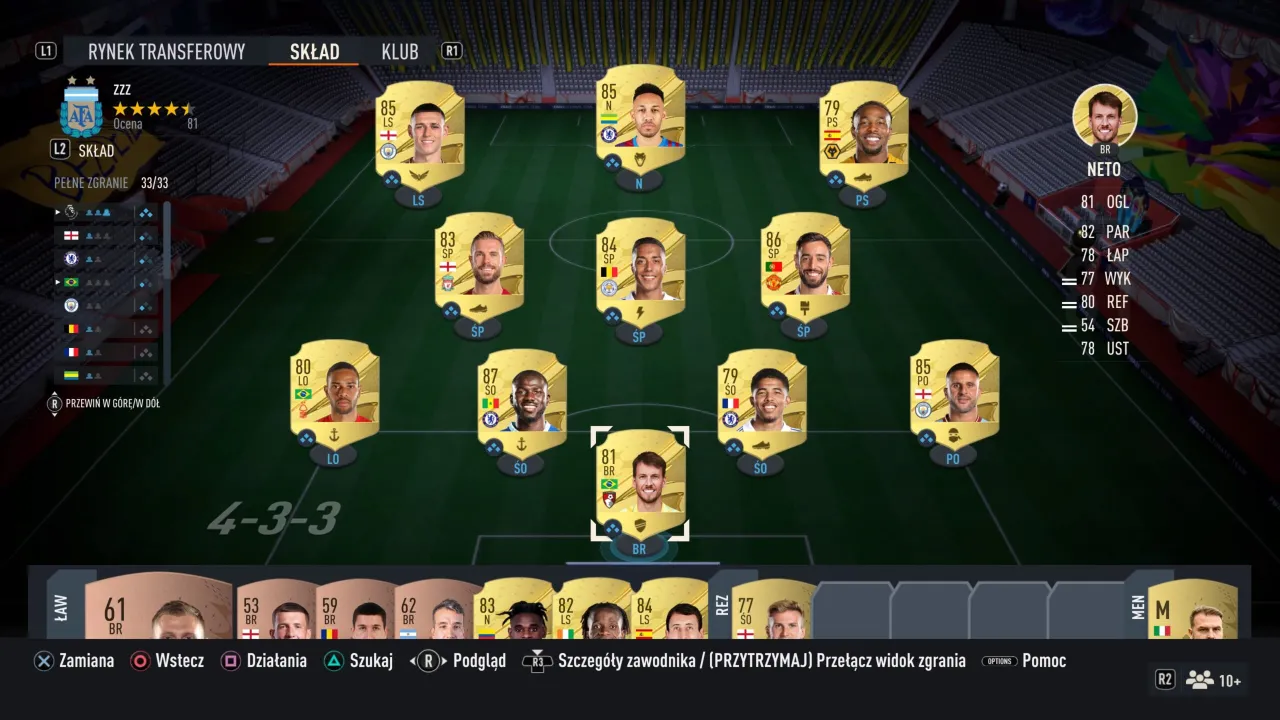Viewport: 1280px width, 720px height.
Task: Select the Belgium flag chemistry icon
Action: pyautogui.click(x=70, y=328)
